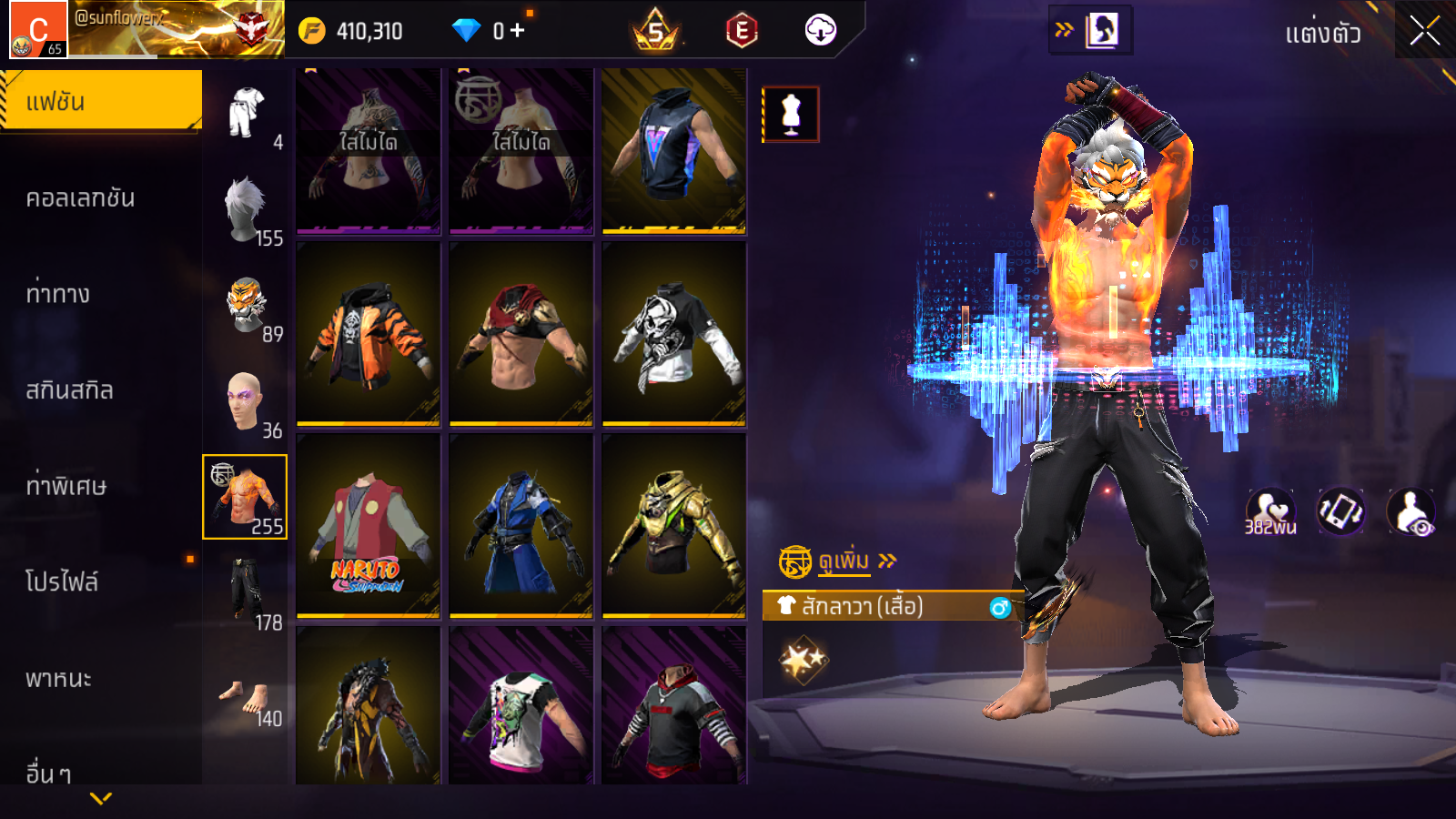Open the mannequin outfit preset button
Viewport: 1456px width, 819px height.
[x=791, y=115]
